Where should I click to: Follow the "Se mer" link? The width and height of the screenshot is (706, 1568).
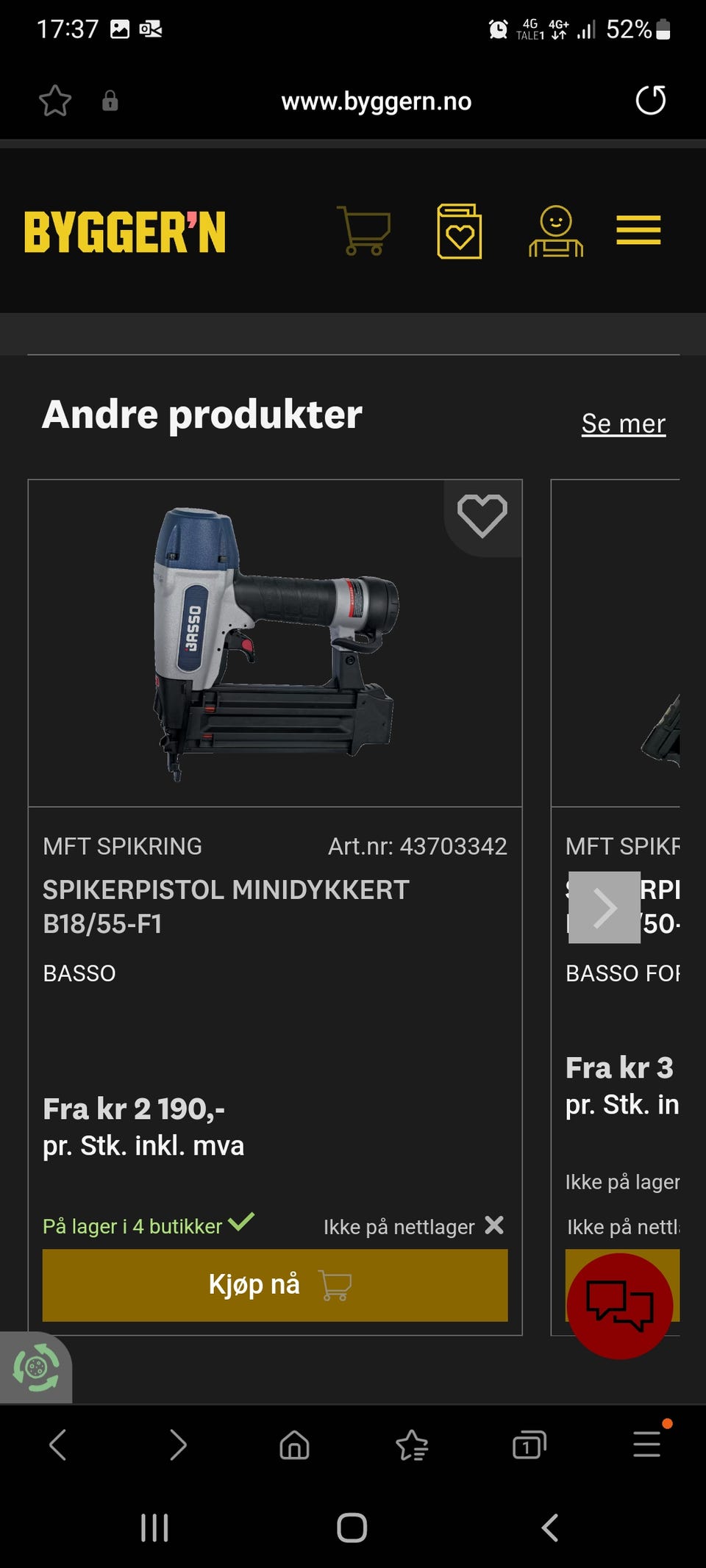(623, 423)
